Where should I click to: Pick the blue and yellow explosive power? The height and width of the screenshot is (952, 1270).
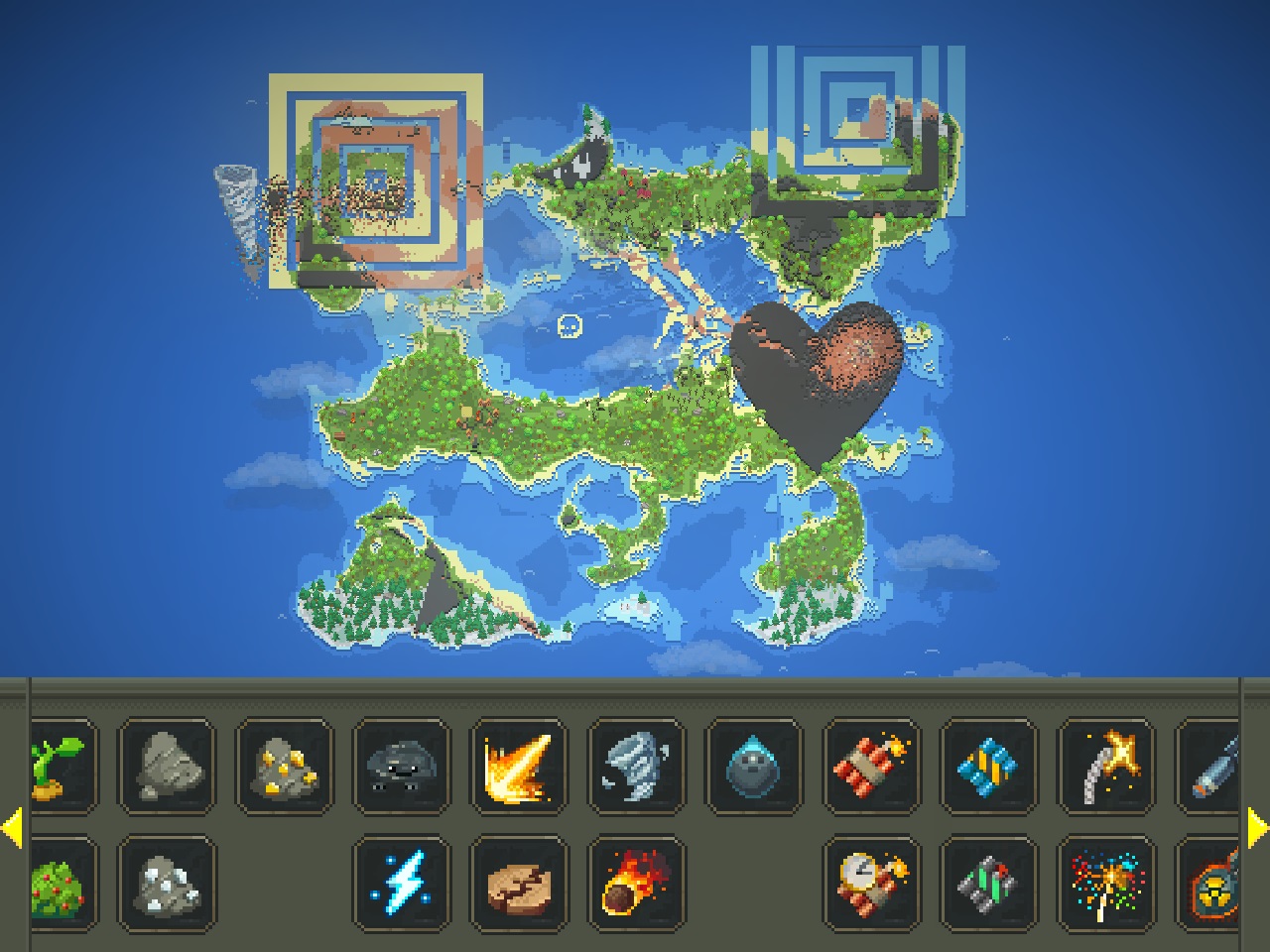989,768
